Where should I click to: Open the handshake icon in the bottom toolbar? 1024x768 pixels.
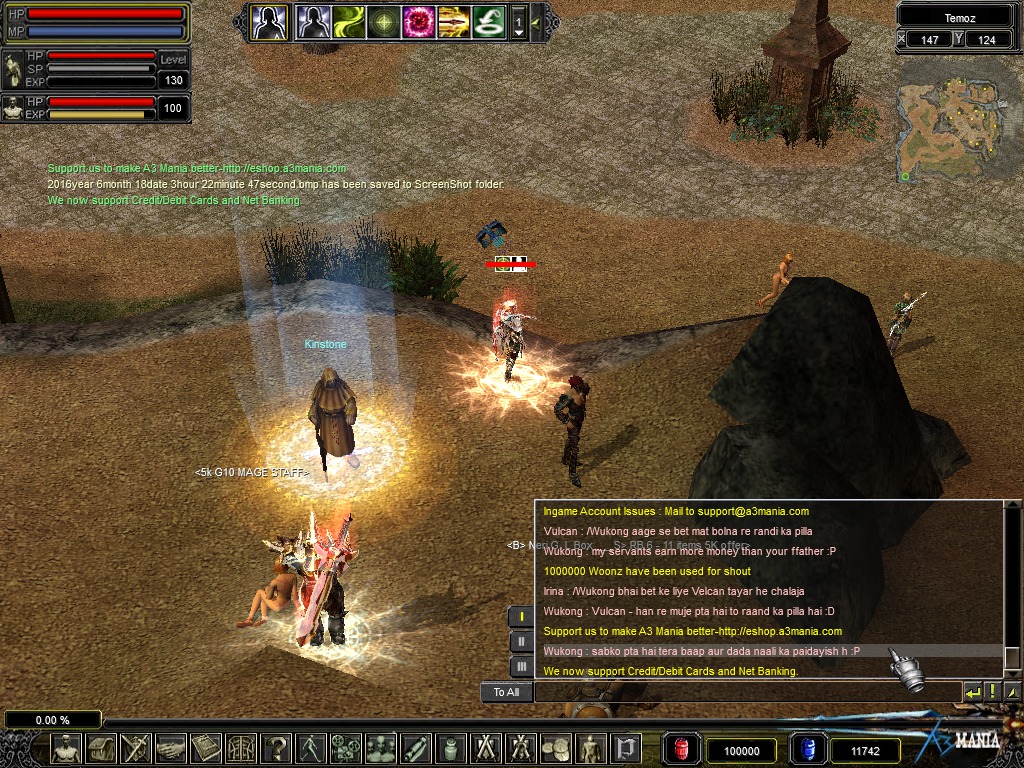pos(171,748)
